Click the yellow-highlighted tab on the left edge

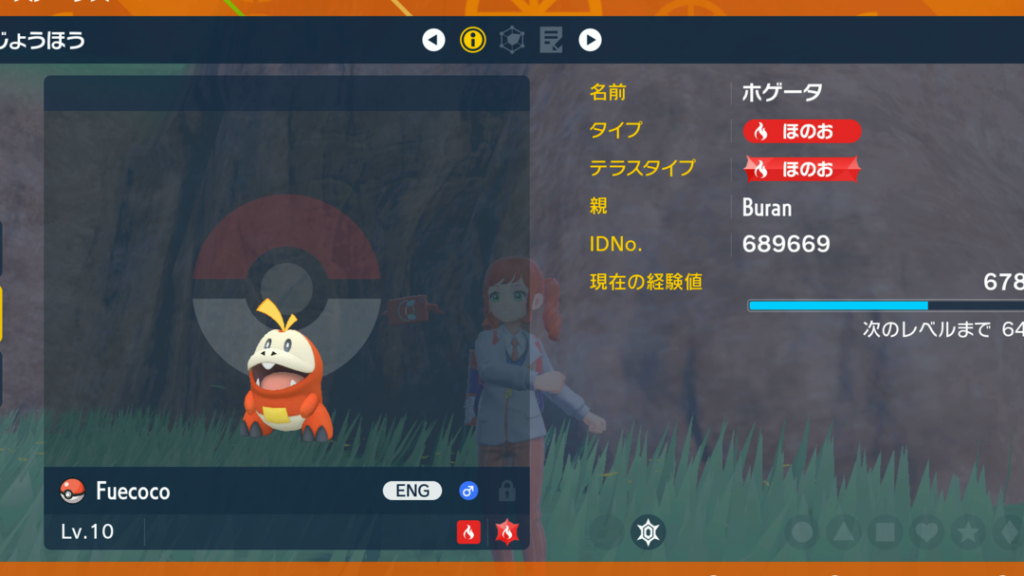pyautogui.click(x=2, y=313)
